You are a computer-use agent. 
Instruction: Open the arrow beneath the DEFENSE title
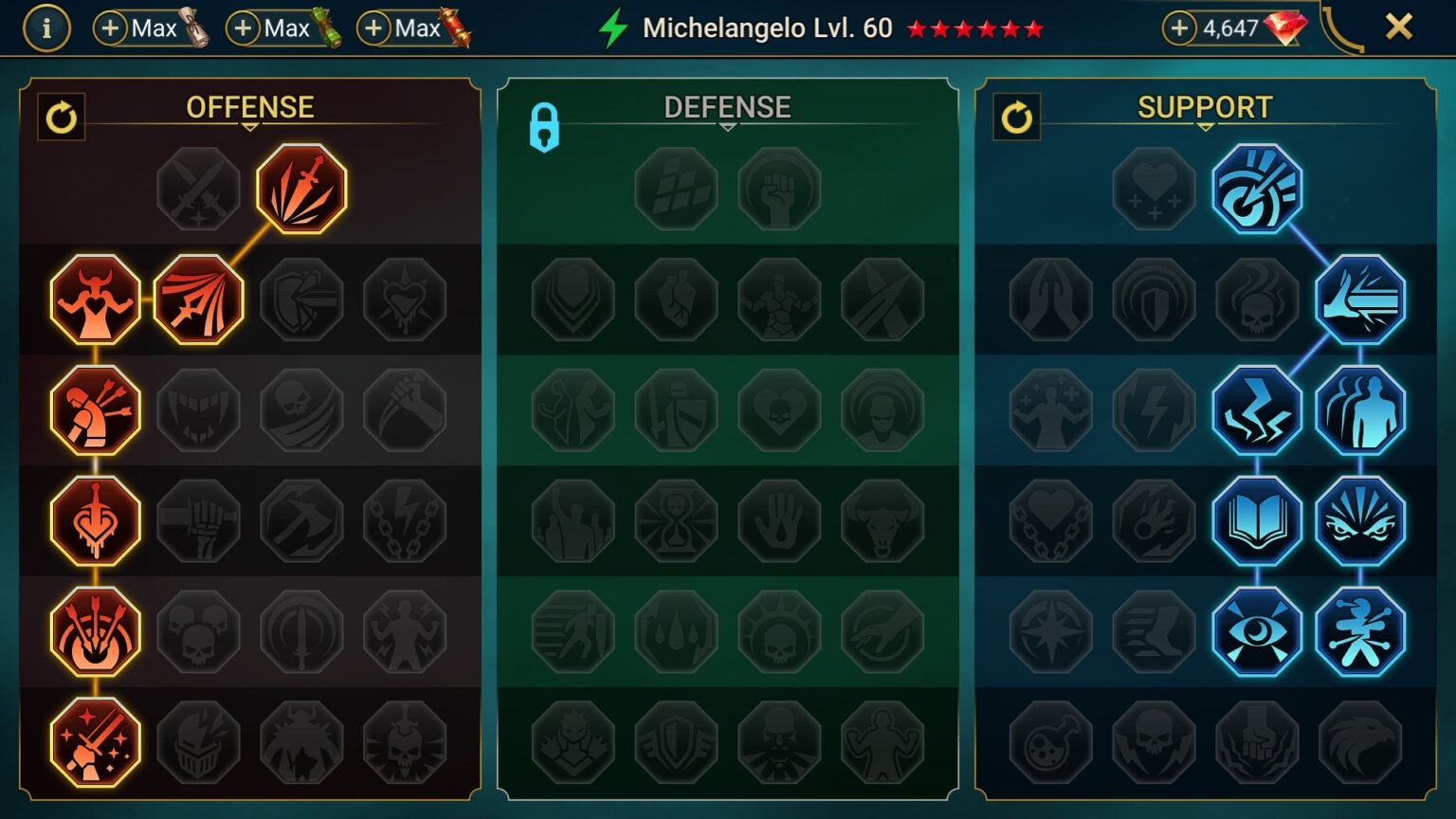pyautogui.click(x=728, y=125)
